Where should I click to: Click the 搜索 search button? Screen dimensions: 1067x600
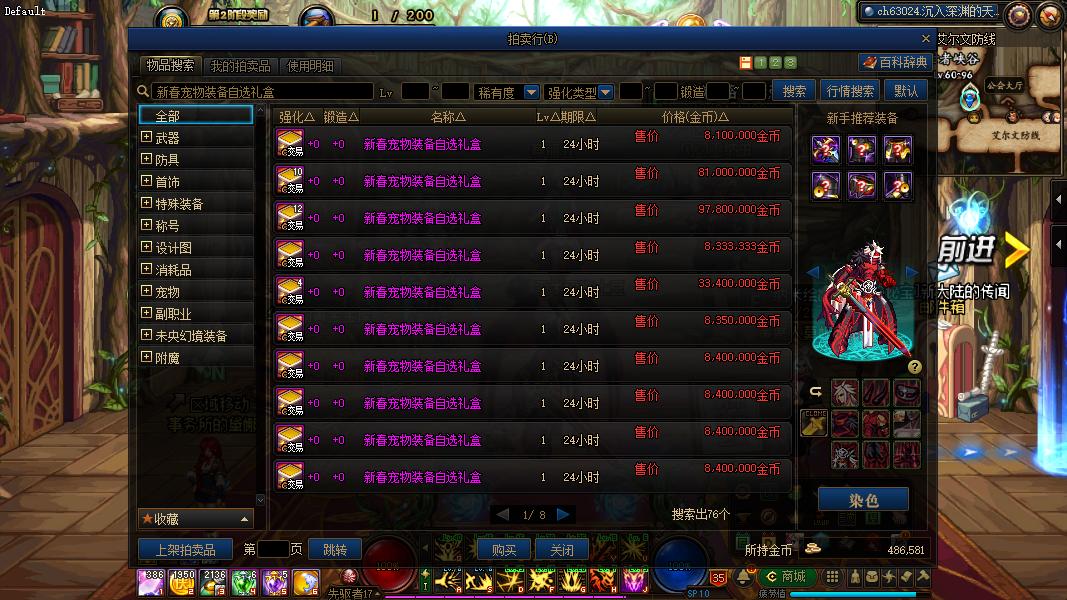coord(794,91)
